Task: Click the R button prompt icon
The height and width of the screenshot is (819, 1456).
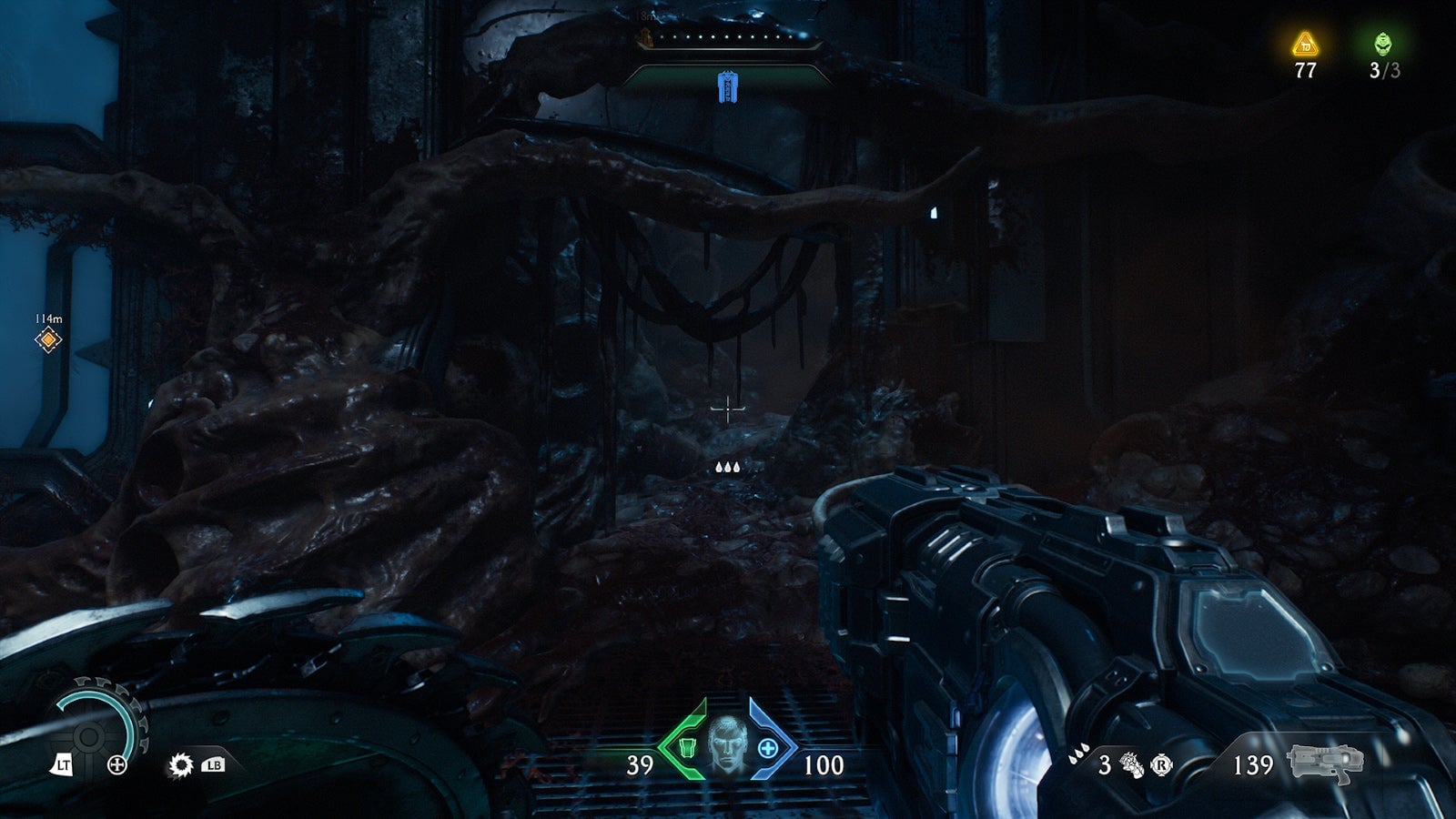Action: pos(1162,766)
